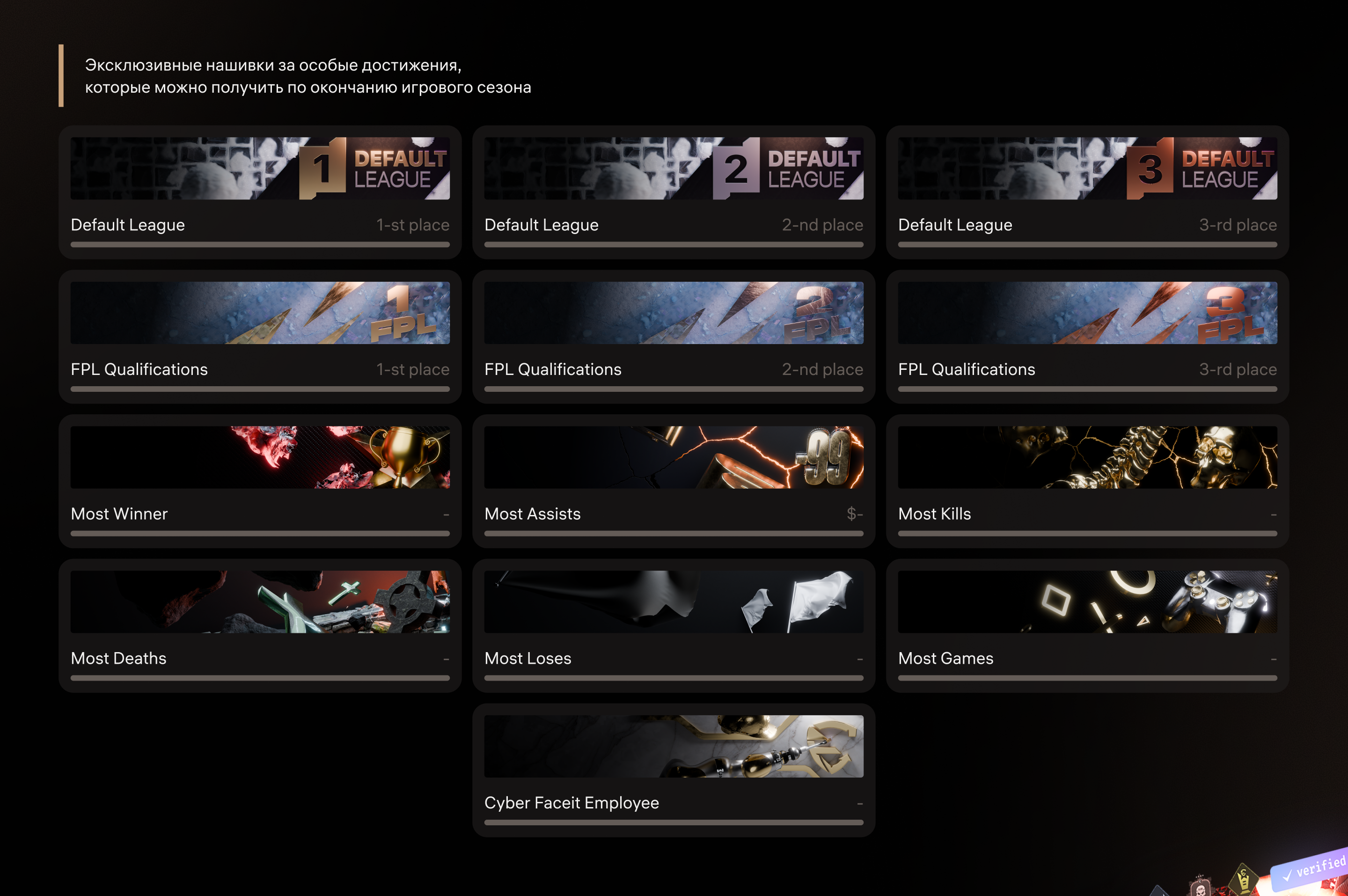Viewport: 1348px width, 896px height.
Task: Select the Most Assists patch card
Action: coord(674,481)
